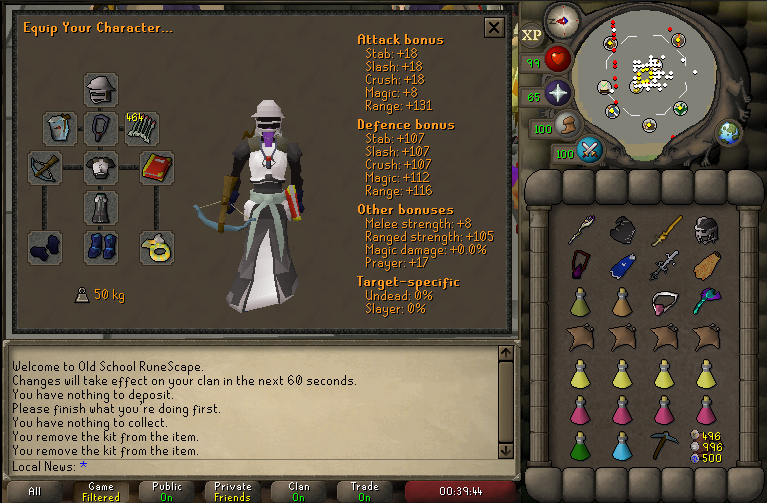
Task: Select the equipped helmet slot
Action: point(100,89)
